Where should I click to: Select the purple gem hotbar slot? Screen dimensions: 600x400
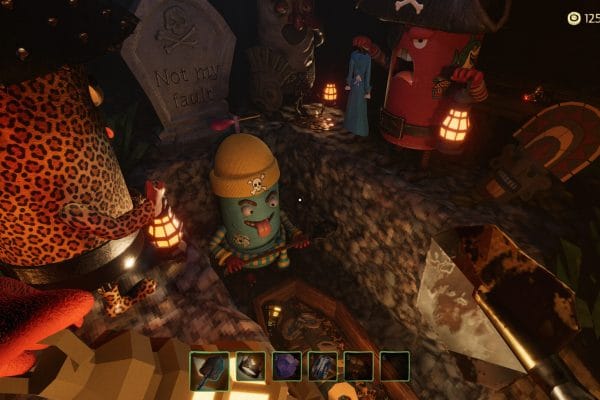pyautogui.click(x=287, y=366)
